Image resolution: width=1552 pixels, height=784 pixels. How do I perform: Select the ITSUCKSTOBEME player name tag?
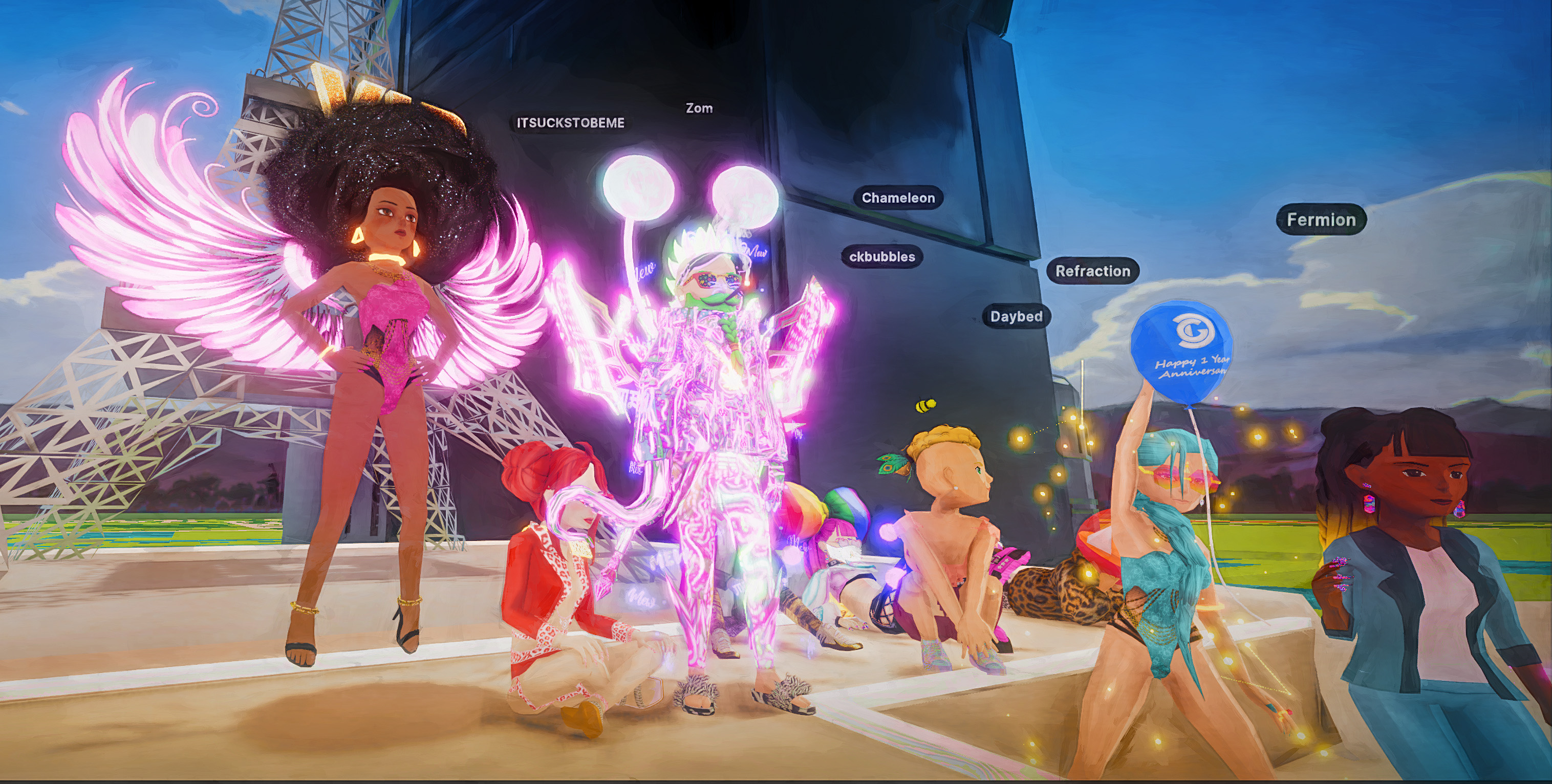tap(570, 123)
